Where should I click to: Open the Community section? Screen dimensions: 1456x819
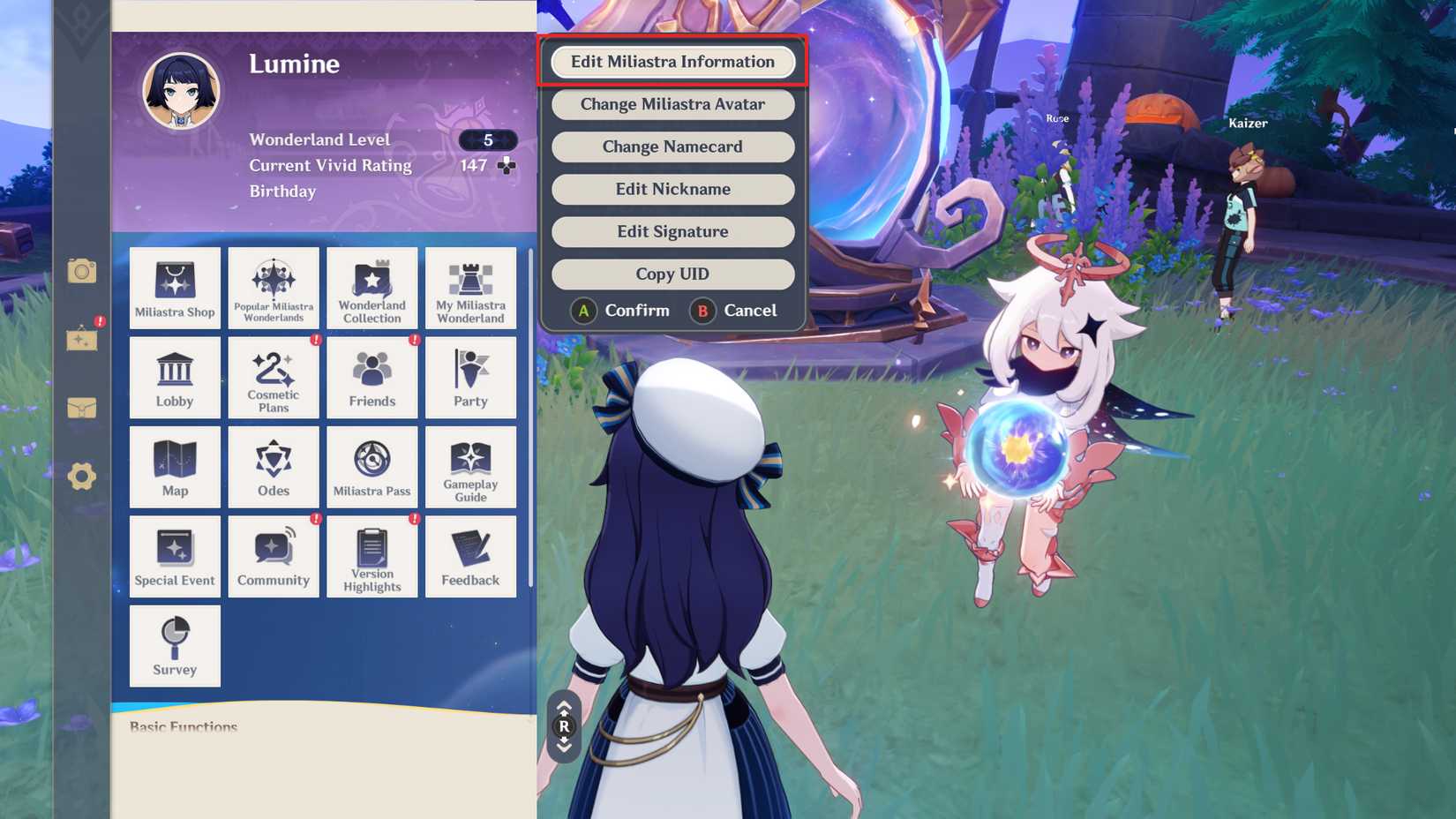pos(273,556)
